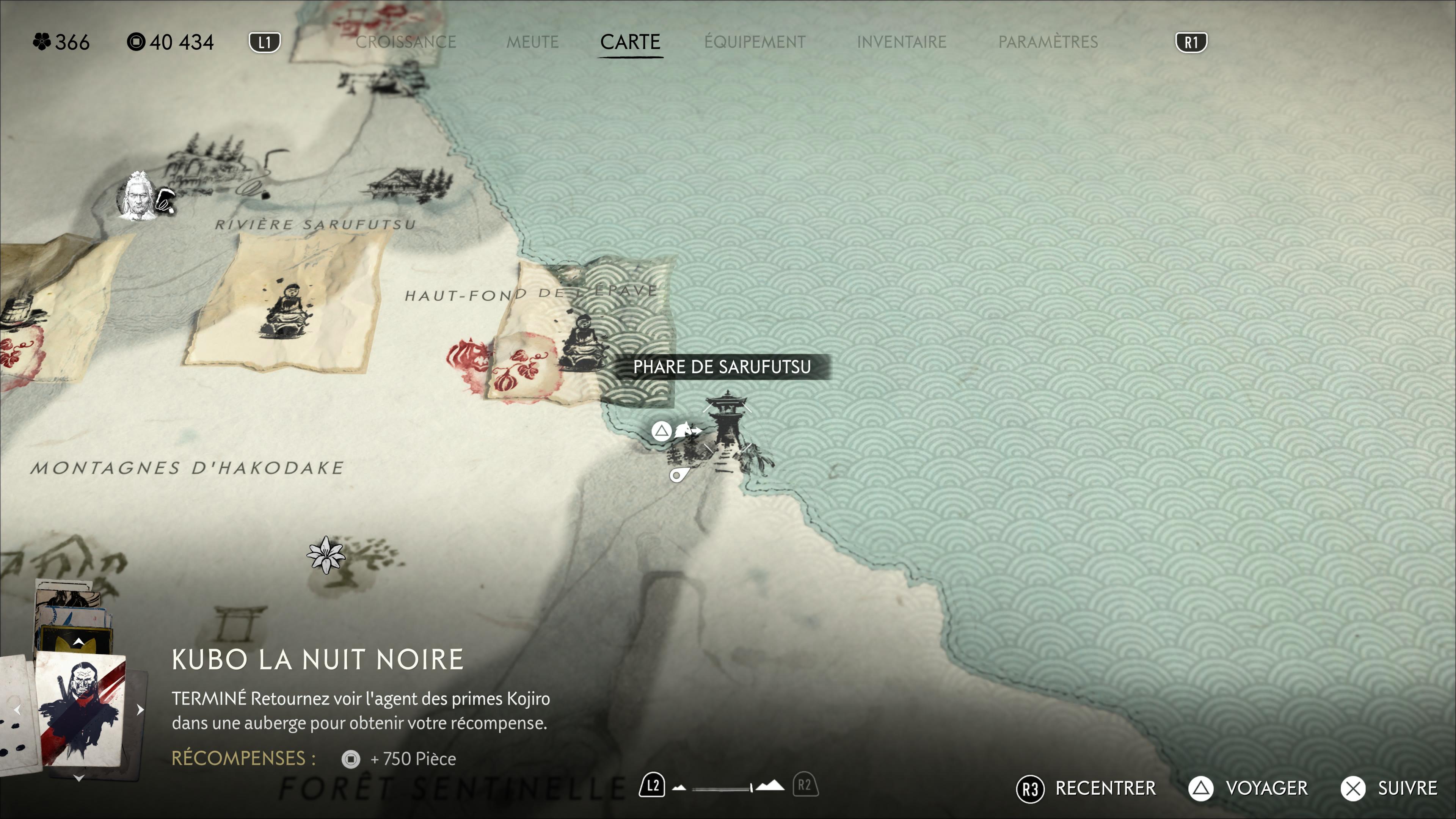Select the white flower map marker
The image size is (1456, 819).
click(x=326, y=554)
